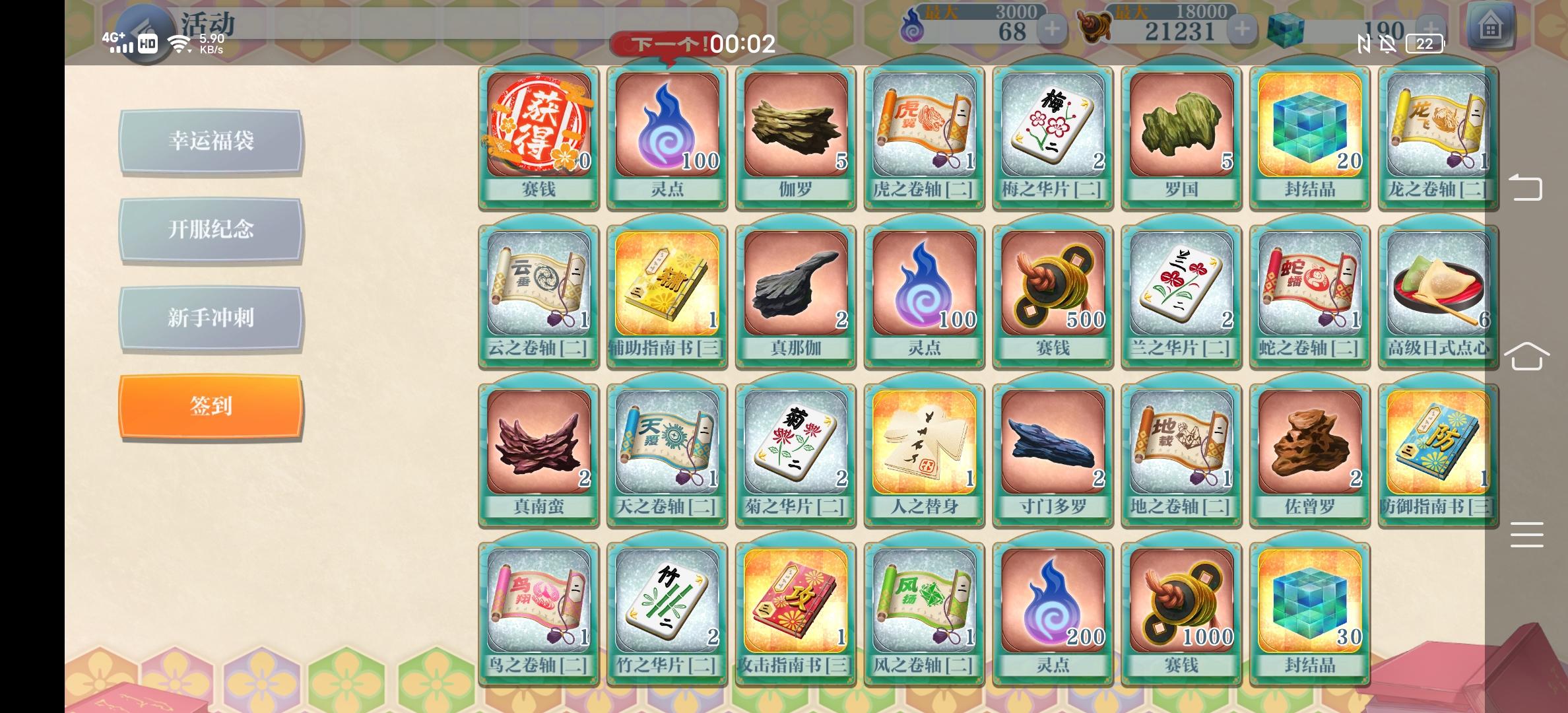
Task: Tap the back arrow on right edge
Action: click(x=1528, y=188)
